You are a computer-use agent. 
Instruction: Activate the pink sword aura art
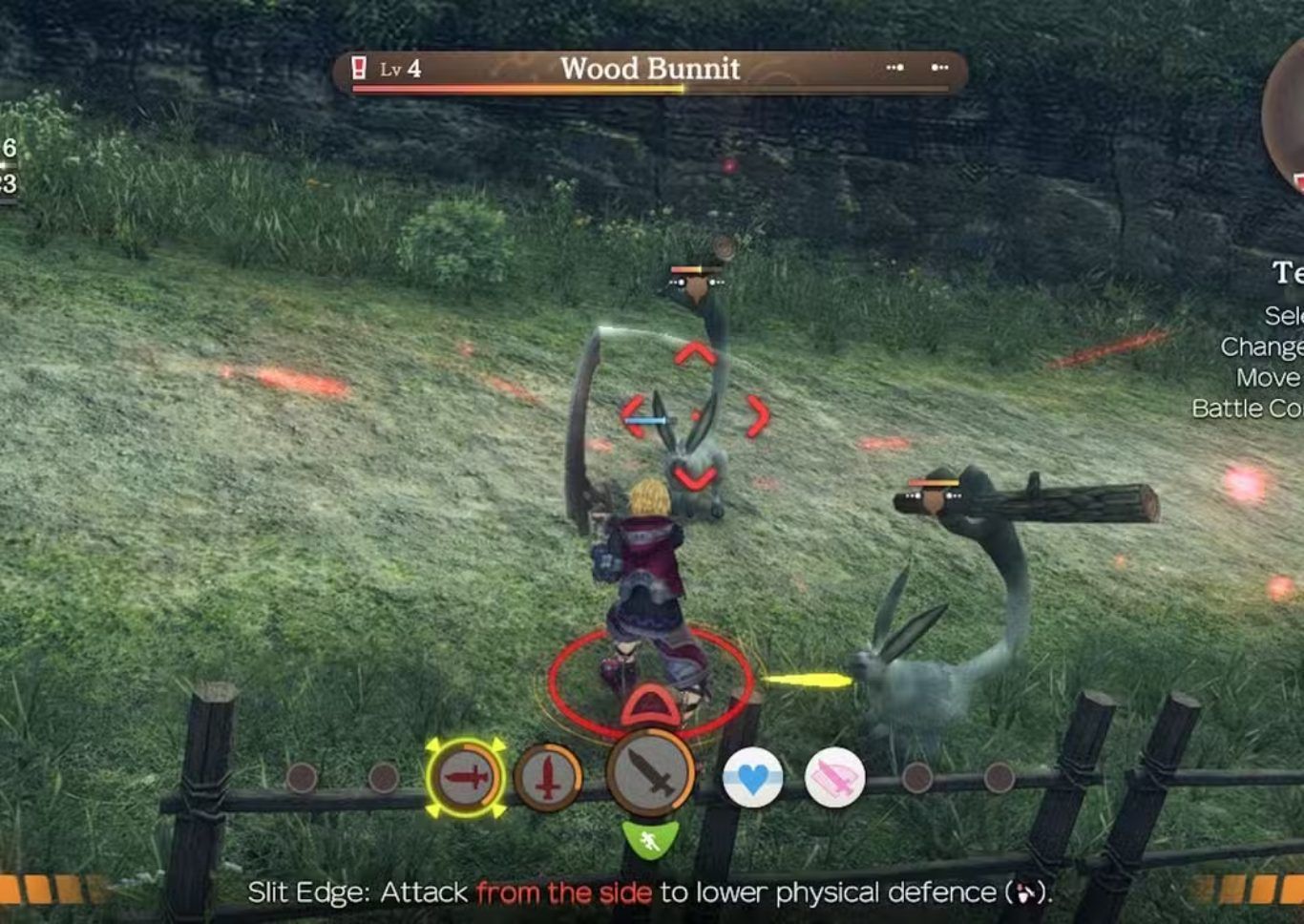pyautogui.click(x=834, y=778)
